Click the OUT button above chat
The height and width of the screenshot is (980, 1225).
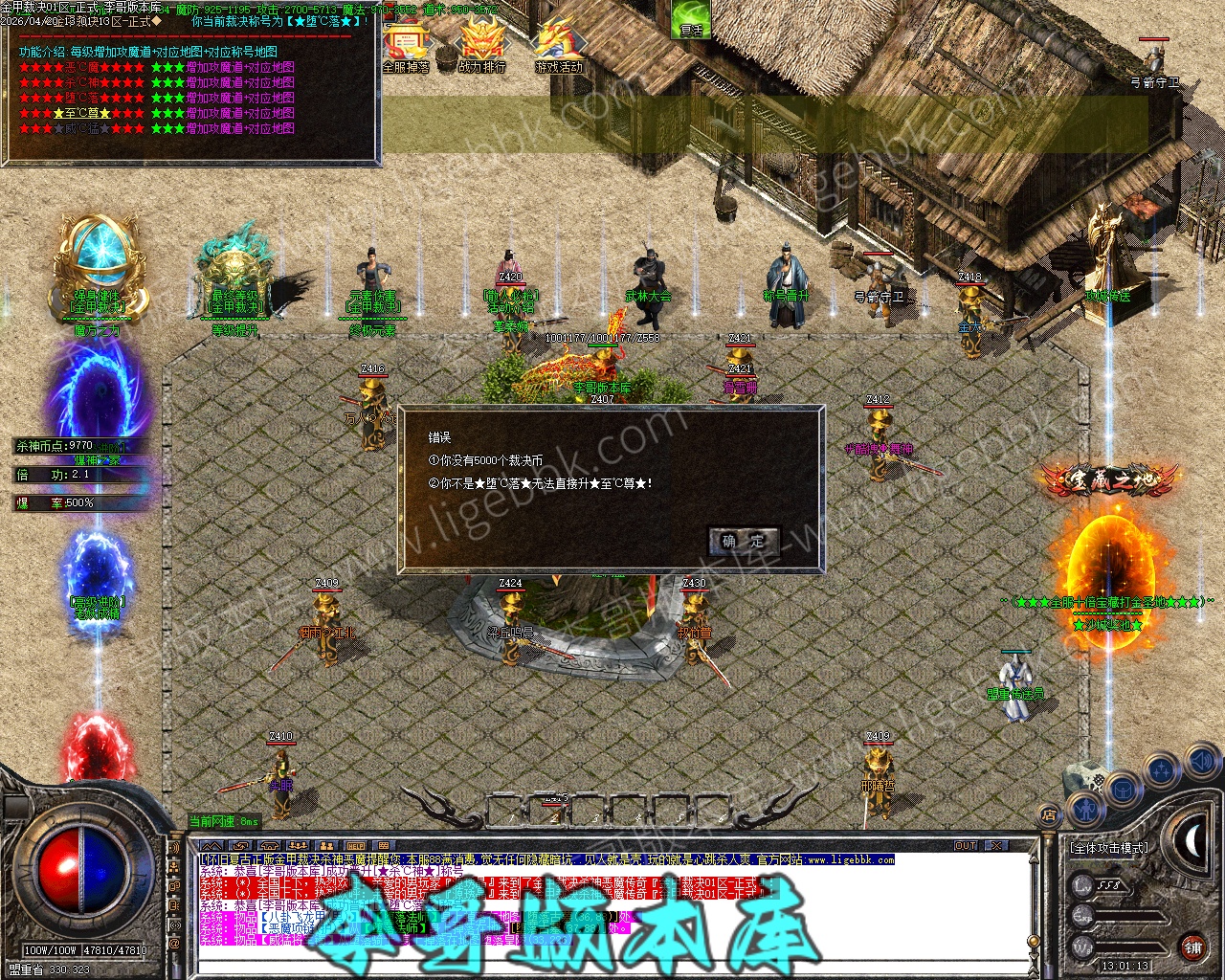click(x=966, y=846)
